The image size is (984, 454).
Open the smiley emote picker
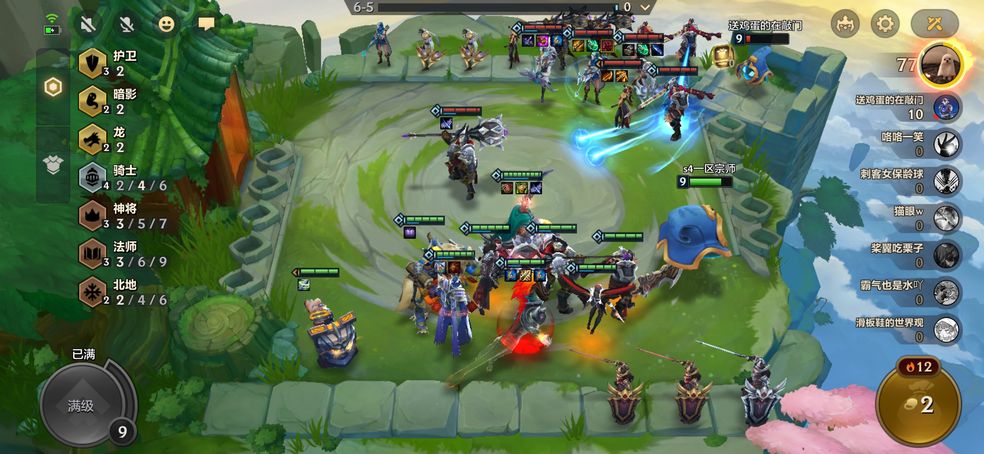(167, 23)
